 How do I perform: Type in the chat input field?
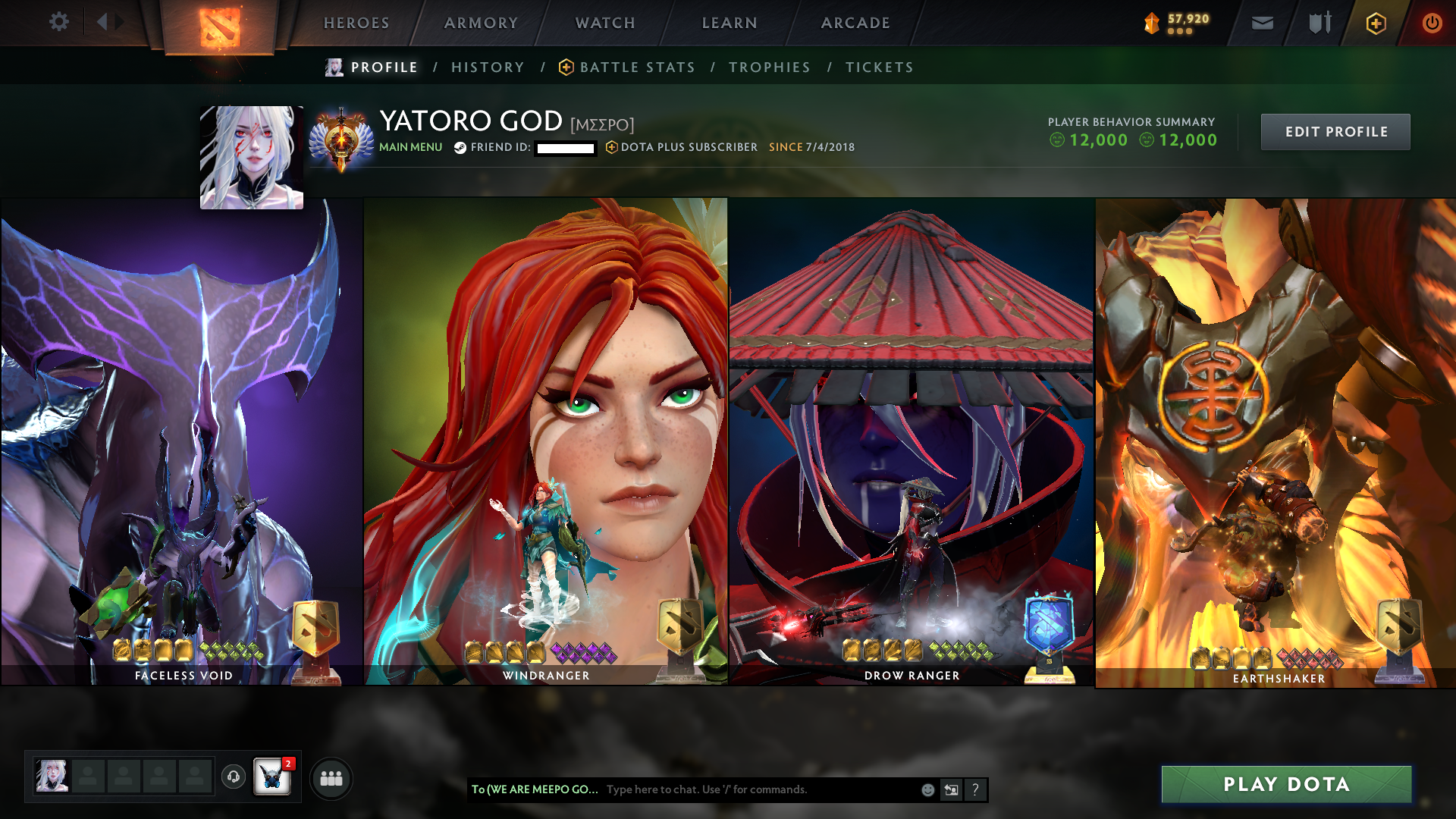(x=743, y=789)
